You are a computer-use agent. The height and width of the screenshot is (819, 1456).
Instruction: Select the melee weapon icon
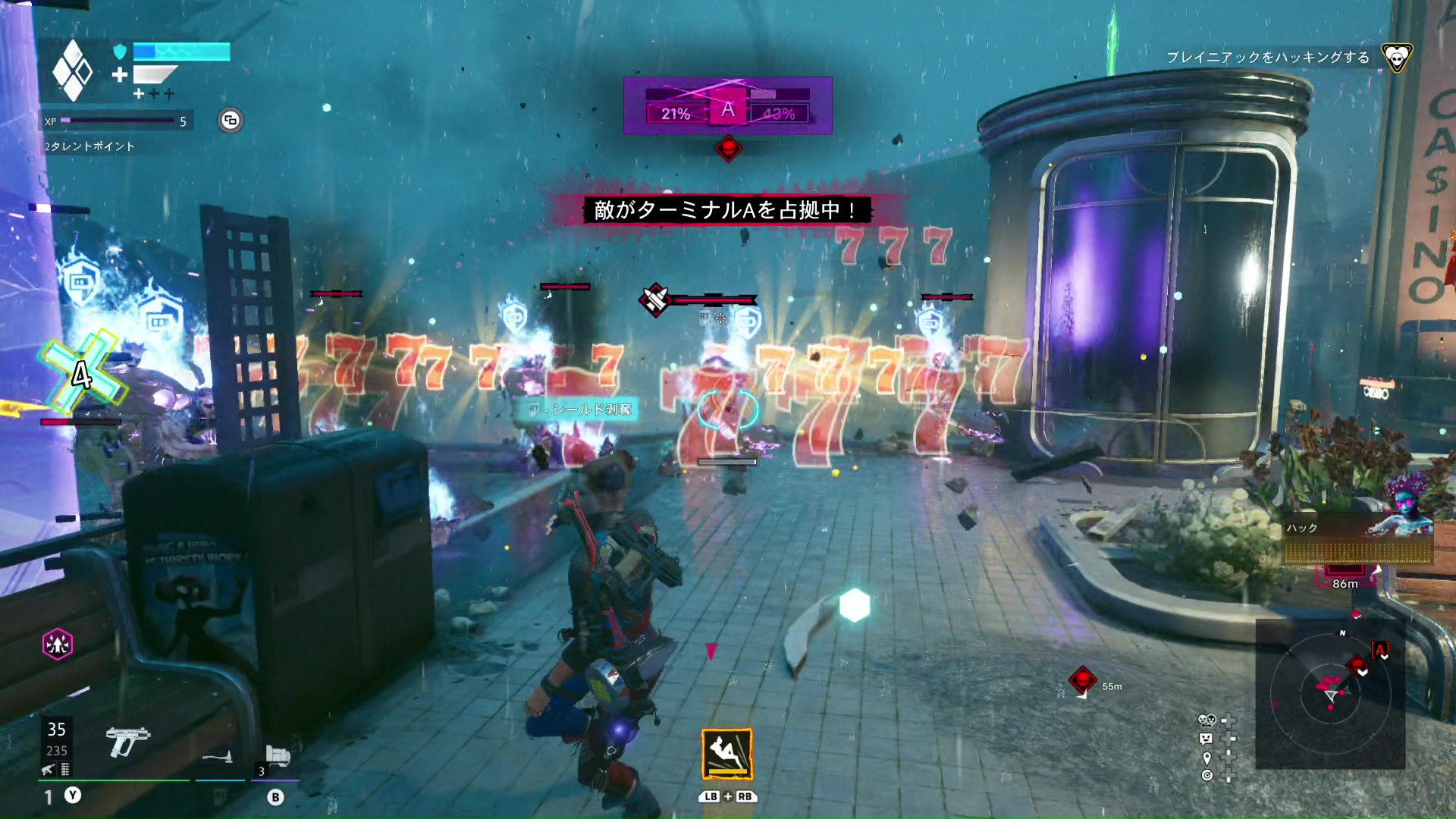218,757
